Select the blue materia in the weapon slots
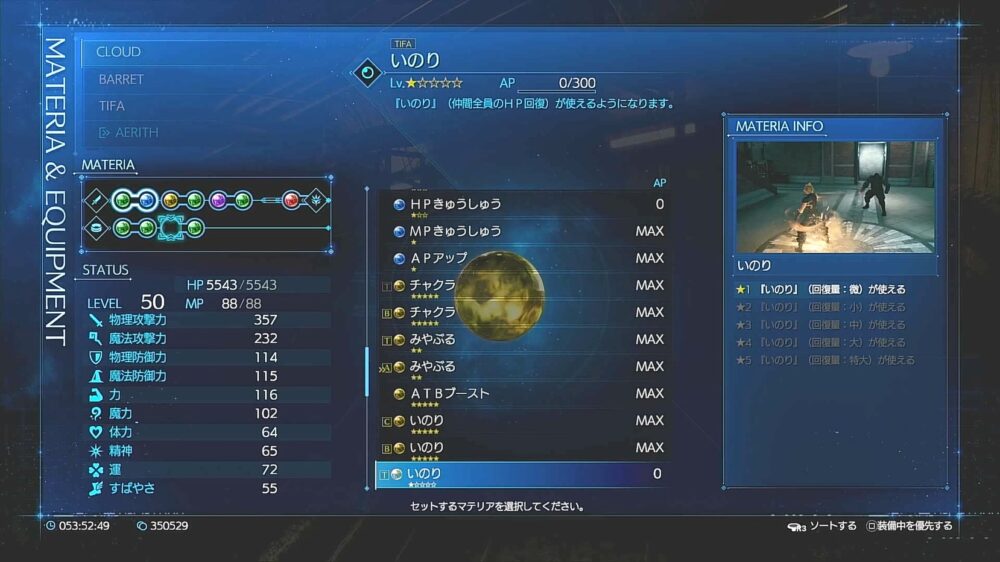The height and width of the screenshot is (562, 1000). 147,200
